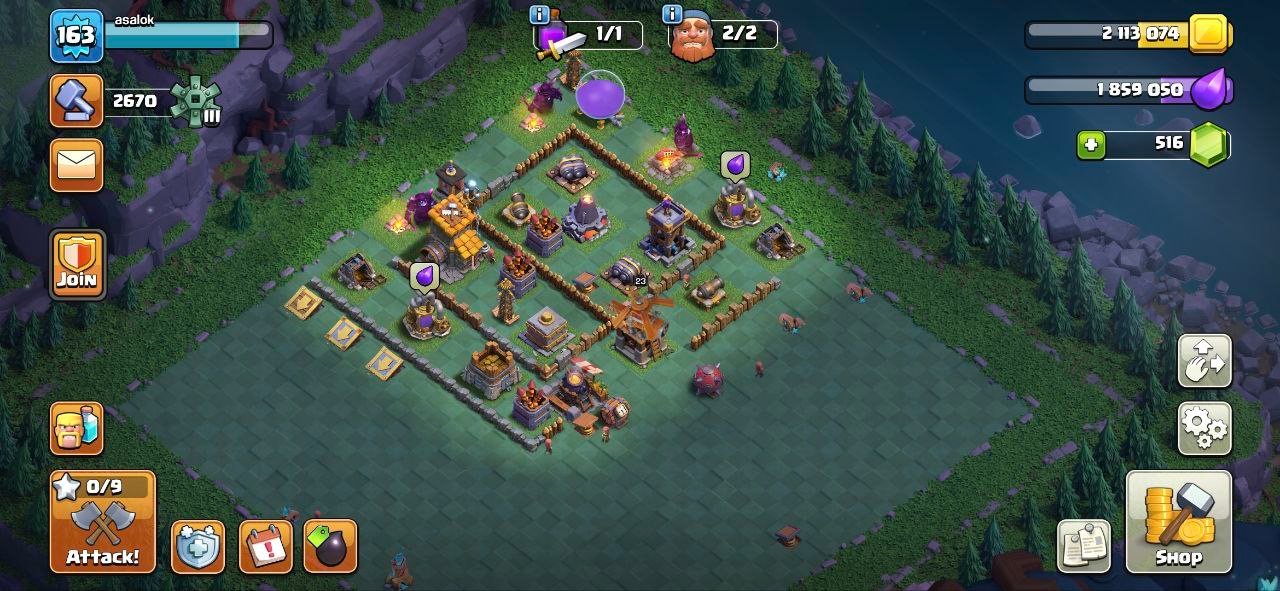Open the Shop
Viewport: 1280px width, 591px height.
1178,522
